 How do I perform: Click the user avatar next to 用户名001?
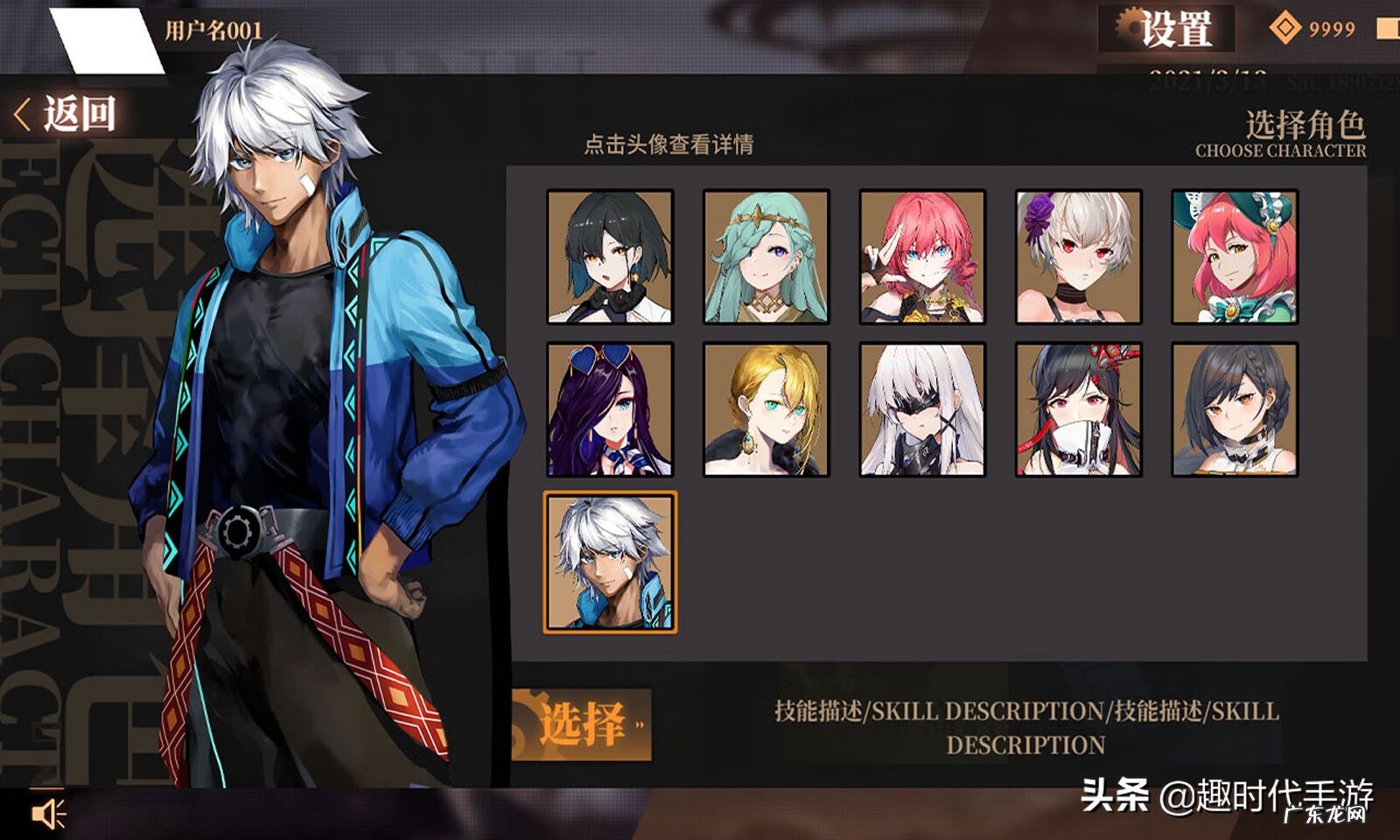click(x=106, y=40)
